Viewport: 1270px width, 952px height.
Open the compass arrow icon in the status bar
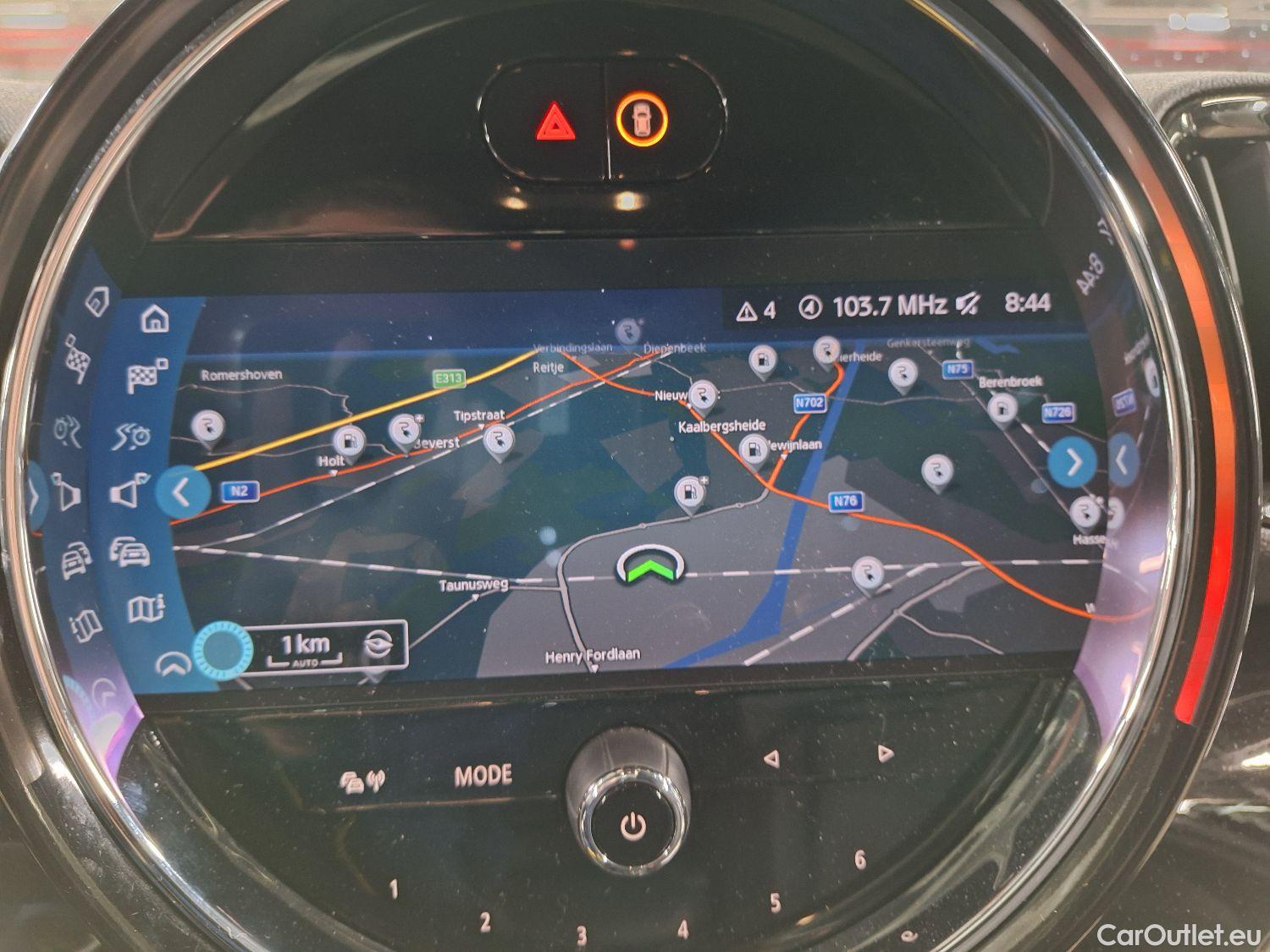coord(810,308)
